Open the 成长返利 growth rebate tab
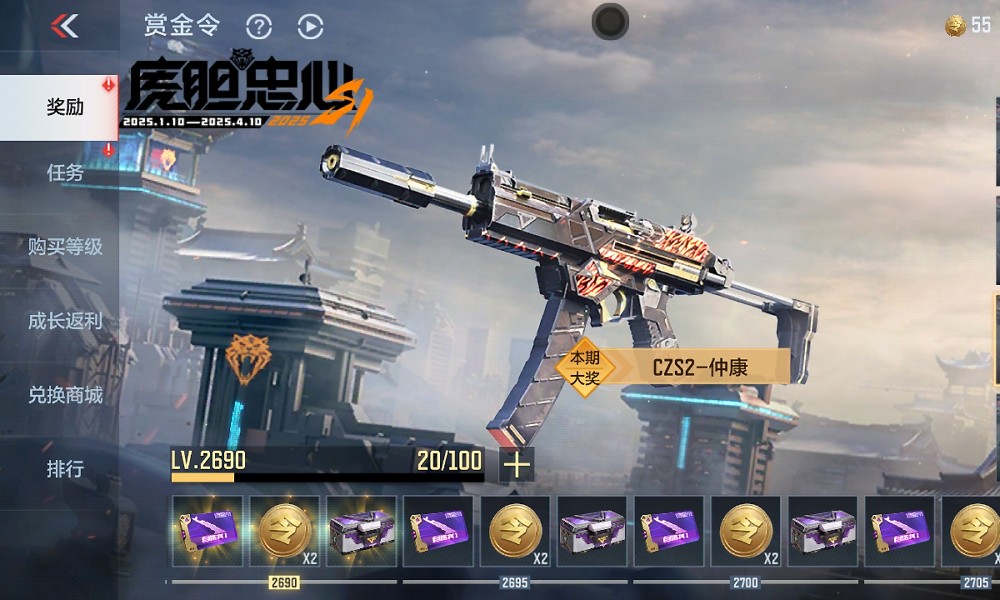 point(64,321)
